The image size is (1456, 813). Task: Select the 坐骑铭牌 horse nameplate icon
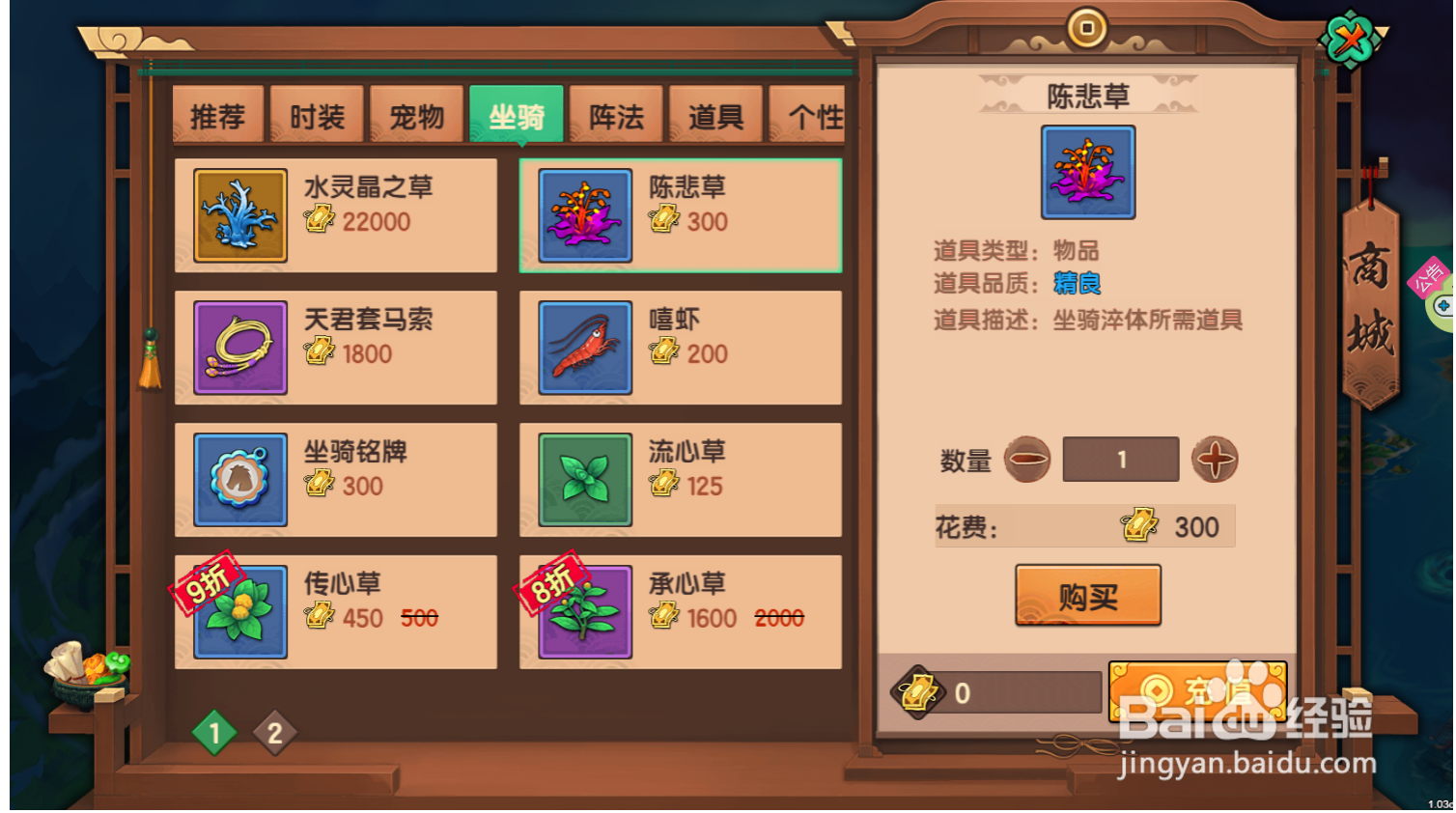click(238, 479)
